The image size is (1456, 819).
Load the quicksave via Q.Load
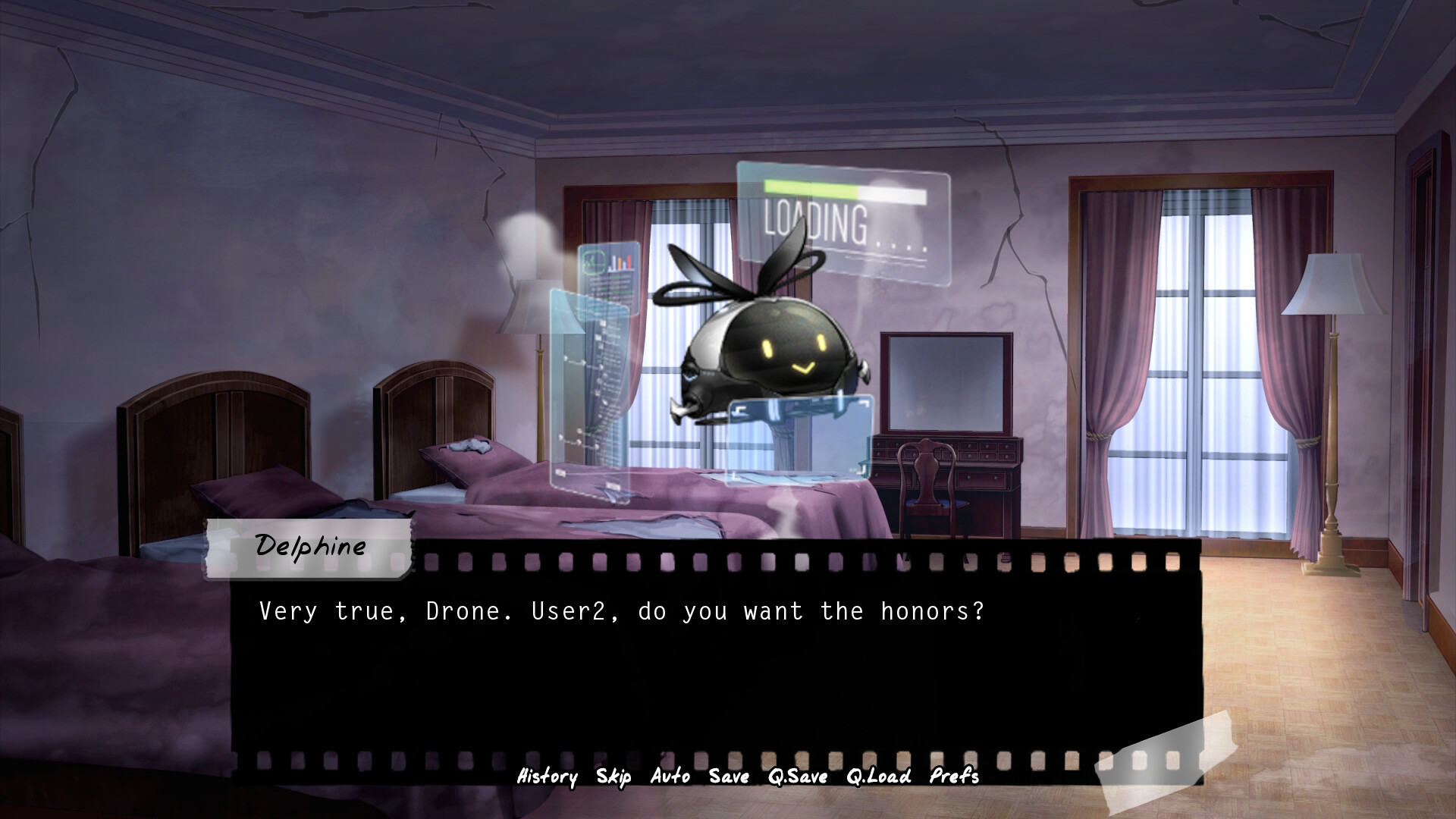pos(880,777)
